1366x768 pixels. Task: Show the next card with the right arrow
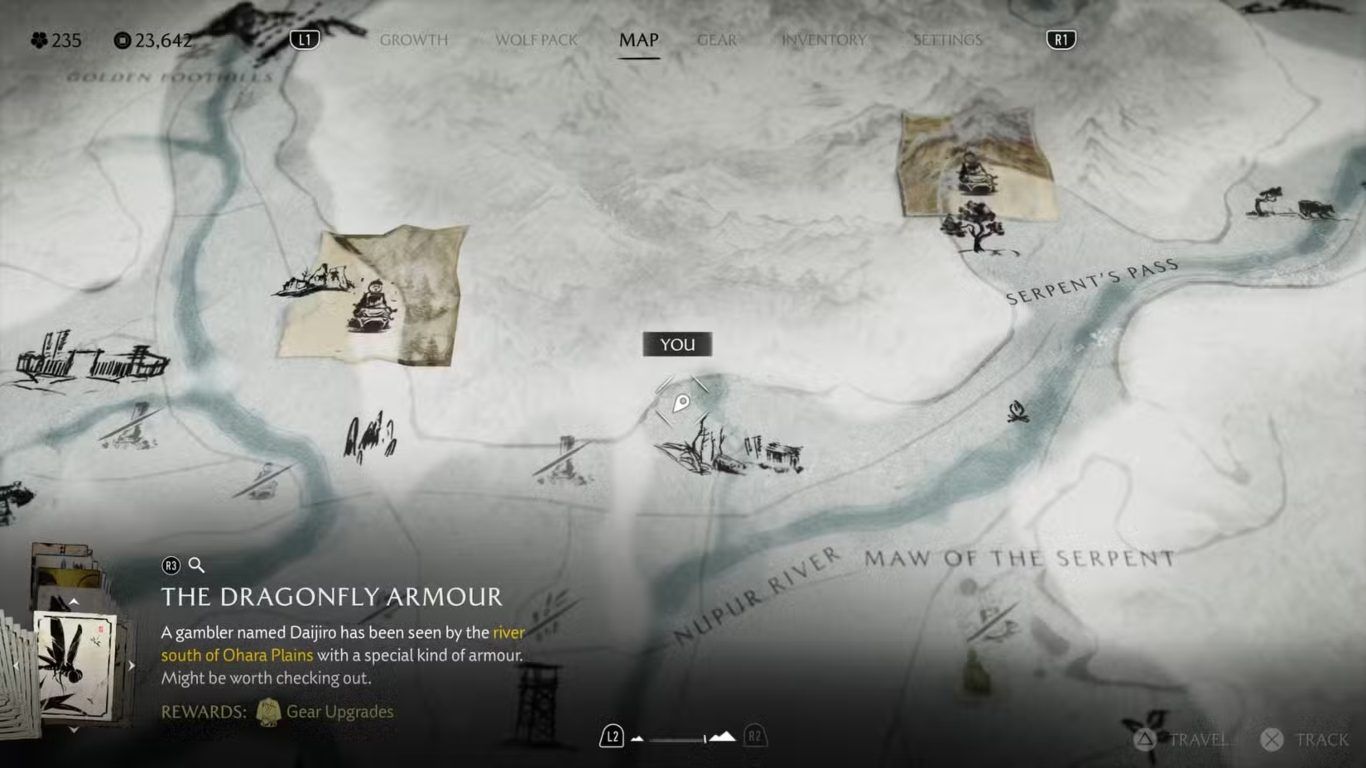pos(131,665)
